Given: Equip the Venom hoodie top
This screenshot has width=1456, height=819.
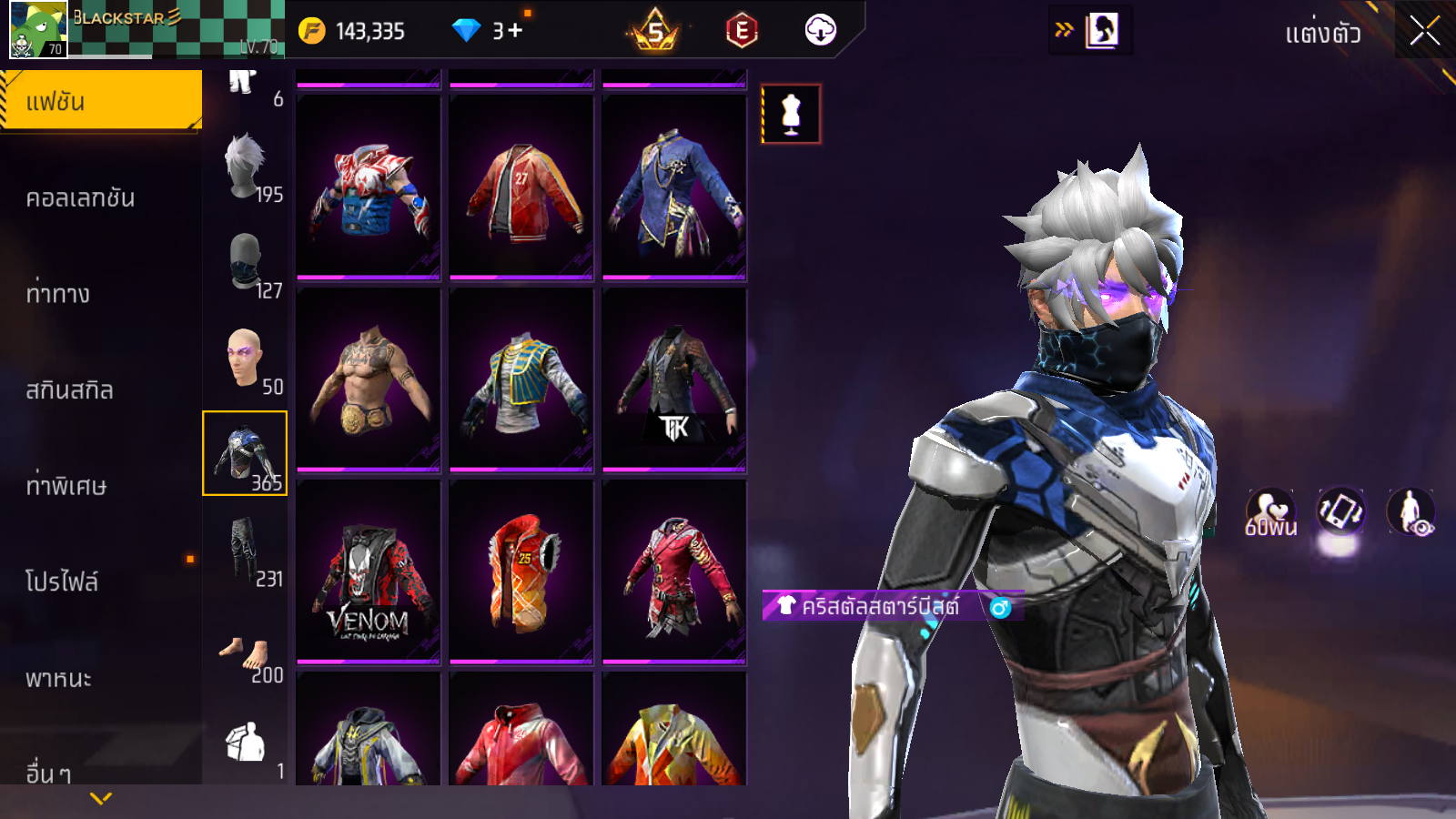Looking at the screenshot, I should [369, 572].
